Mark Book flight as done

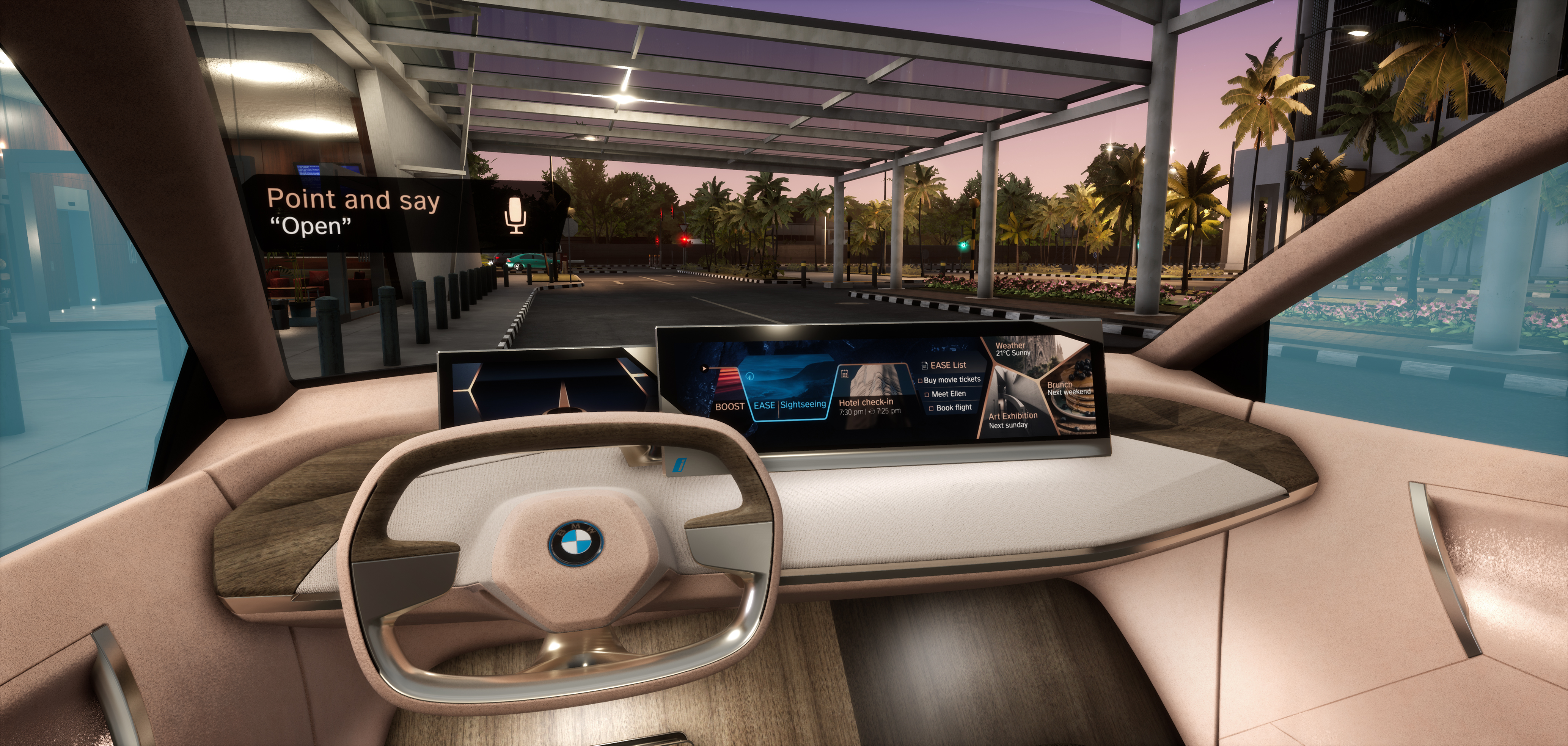coord(931,408)
